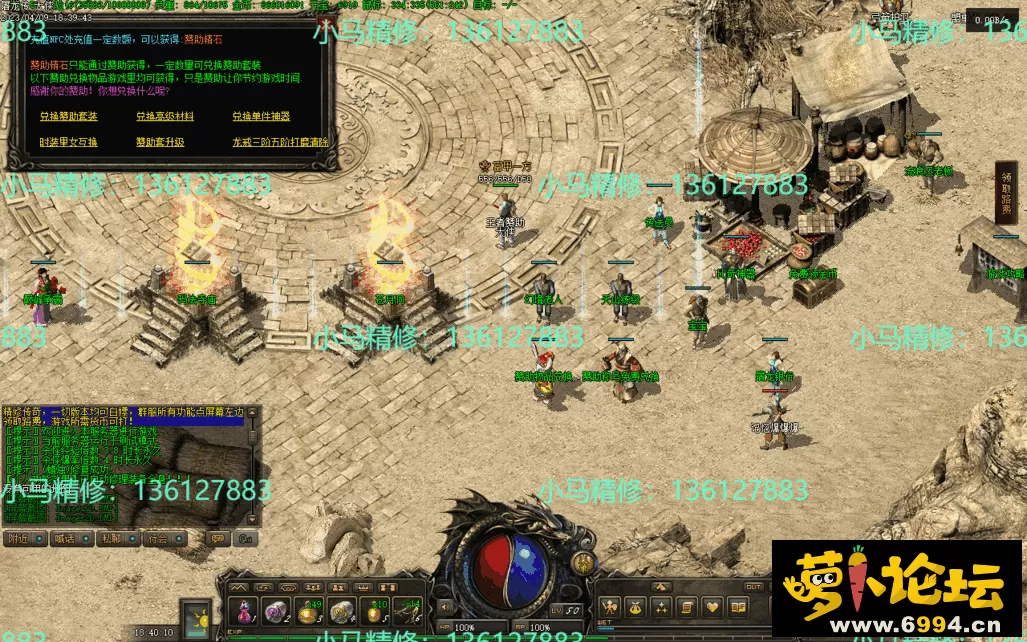Use the golden item in slot 3
Viewport: 1027px width, 642px height.
click(308, 609)
